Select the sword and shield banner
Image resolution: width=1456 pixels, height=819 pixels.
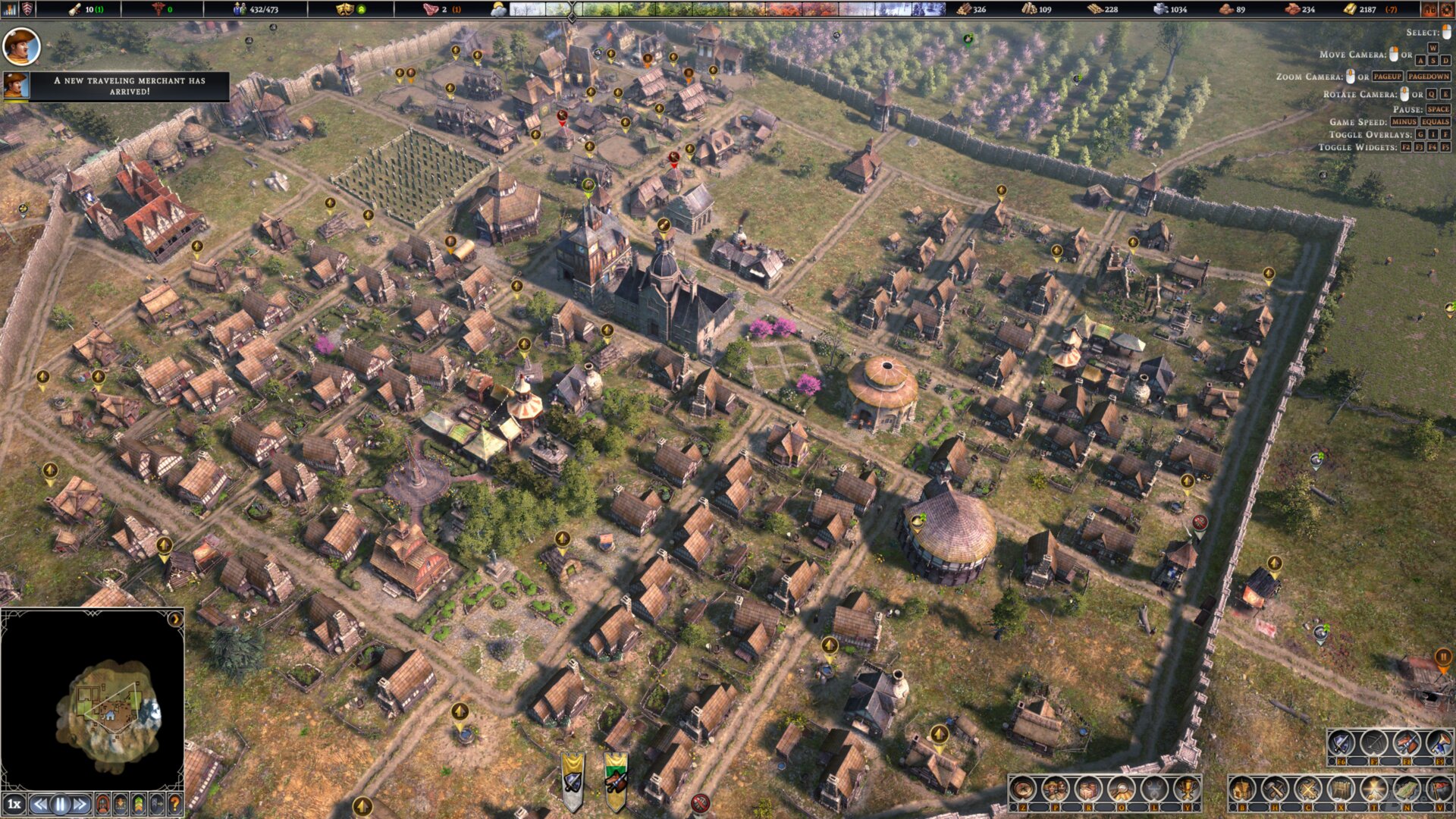click(573, 781)
